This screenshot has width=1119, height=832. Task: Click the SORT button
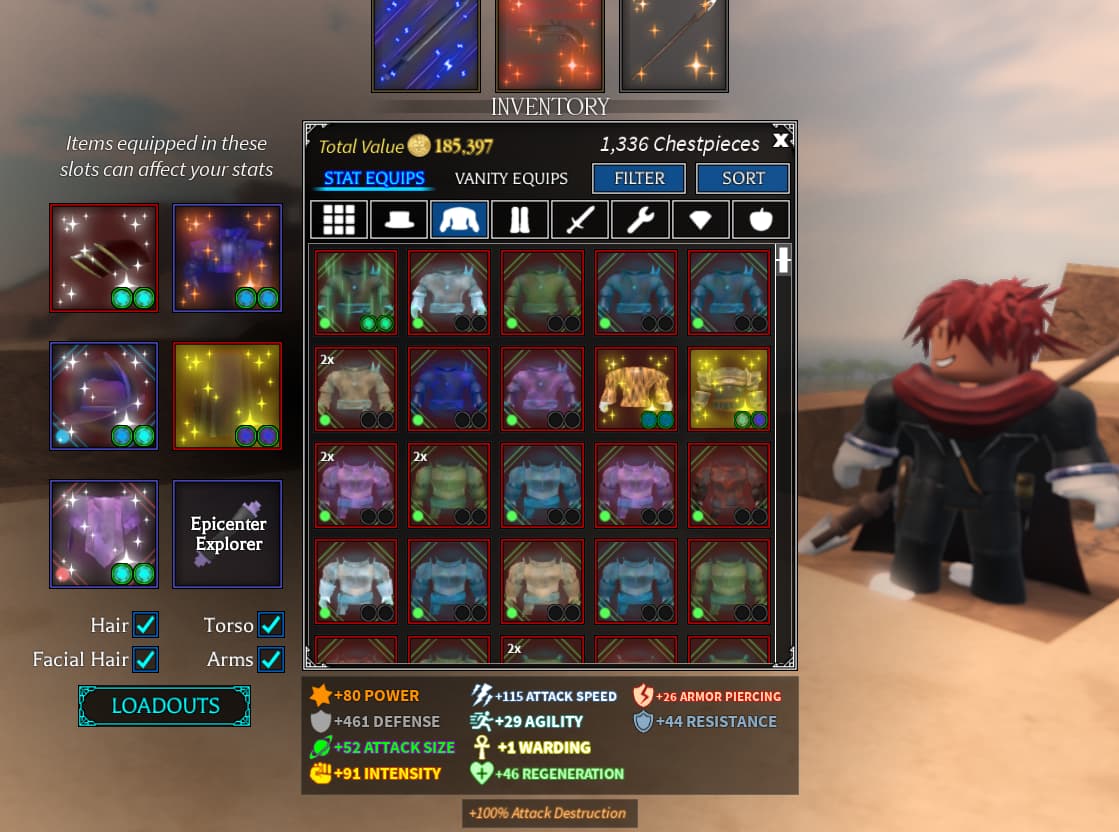coord(742,178)
